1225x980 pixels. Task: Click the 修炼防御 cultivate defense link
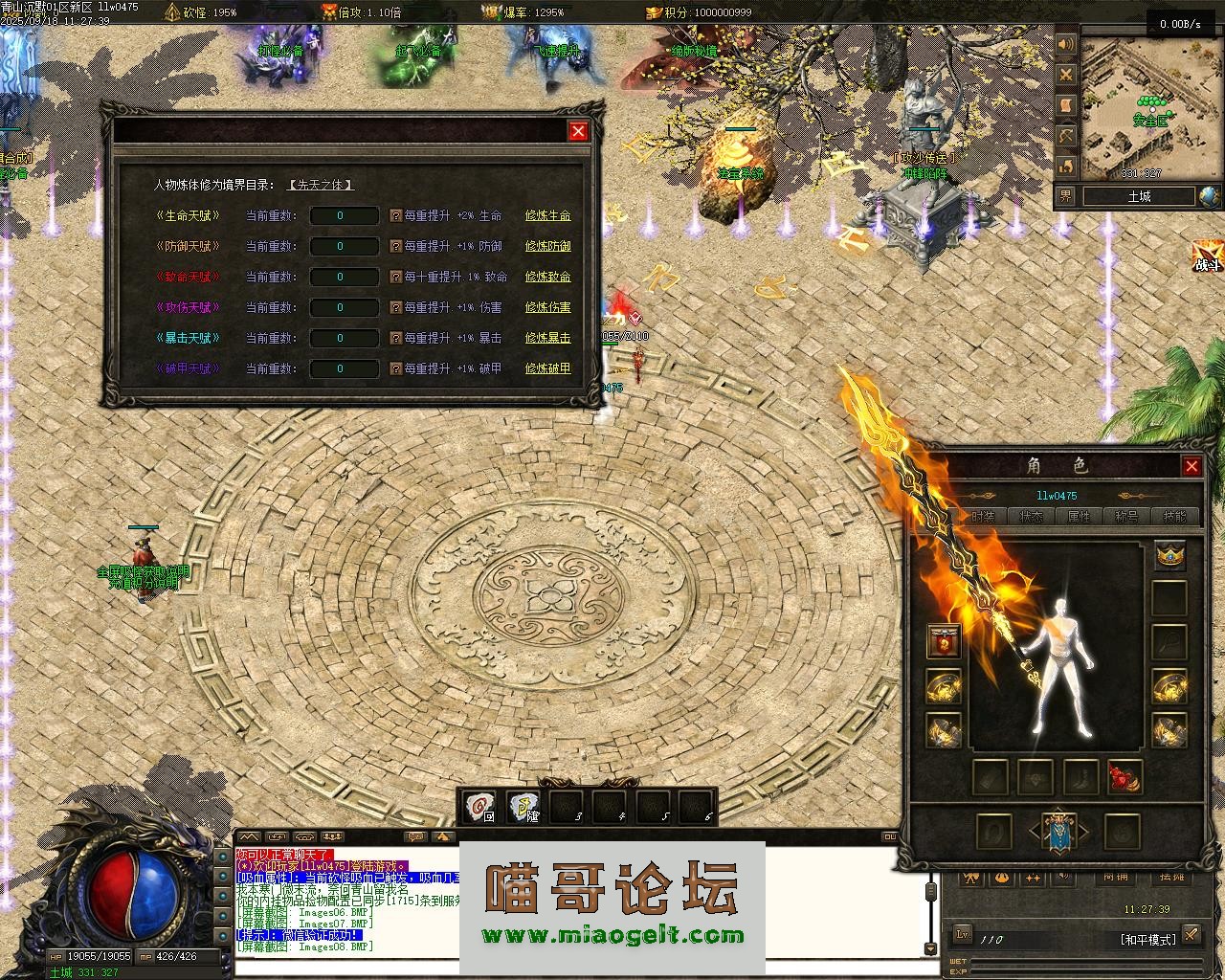click(x=547, y=247)
